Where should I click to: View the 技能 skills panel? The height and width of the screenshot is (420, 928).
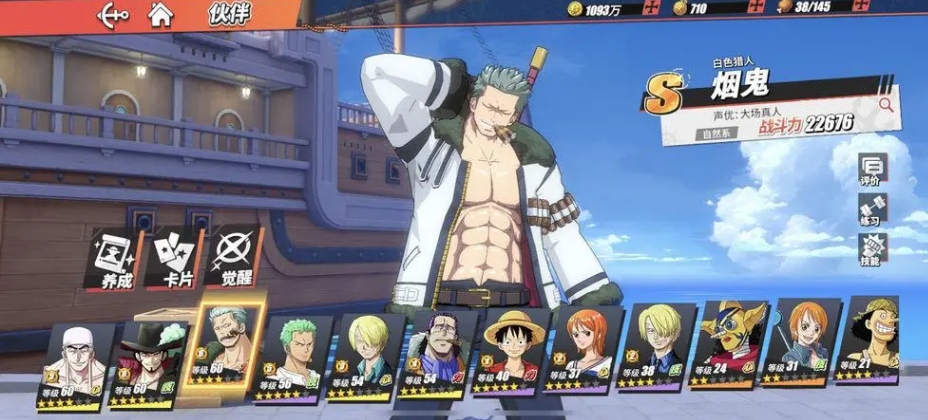(x=870, y=250)
